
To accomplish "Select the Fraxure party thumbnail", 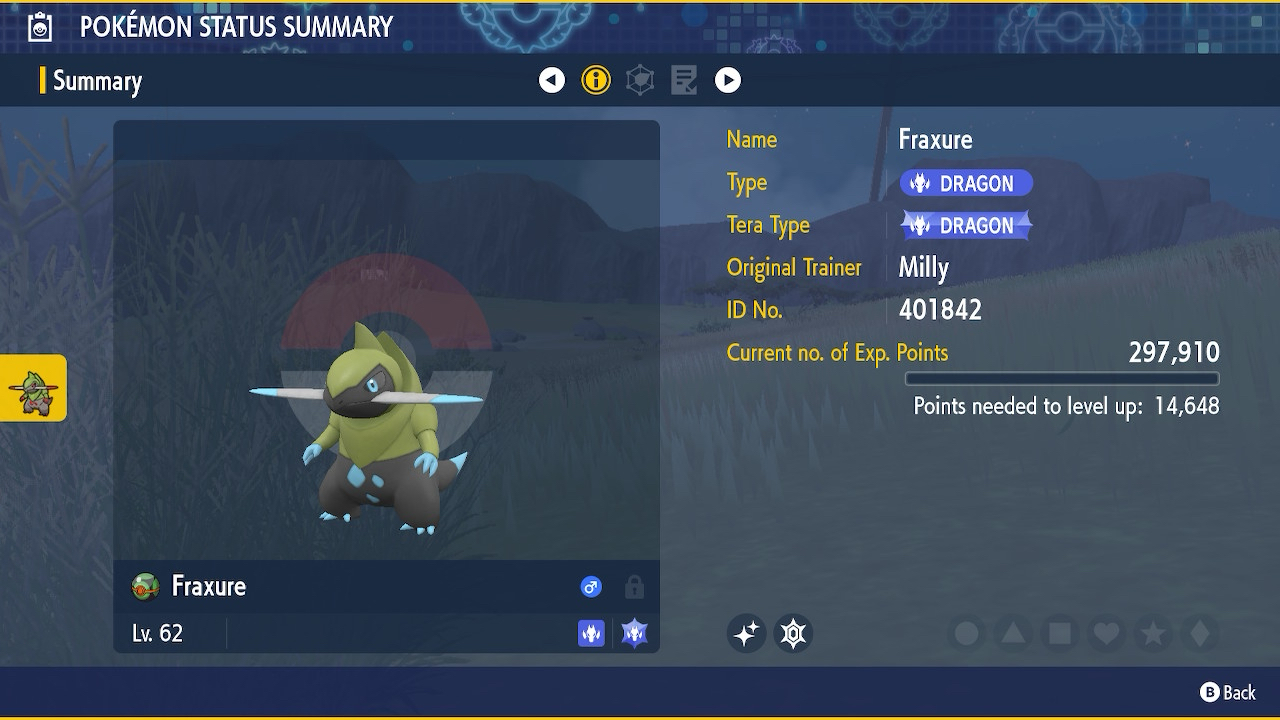I will [33, 388].
